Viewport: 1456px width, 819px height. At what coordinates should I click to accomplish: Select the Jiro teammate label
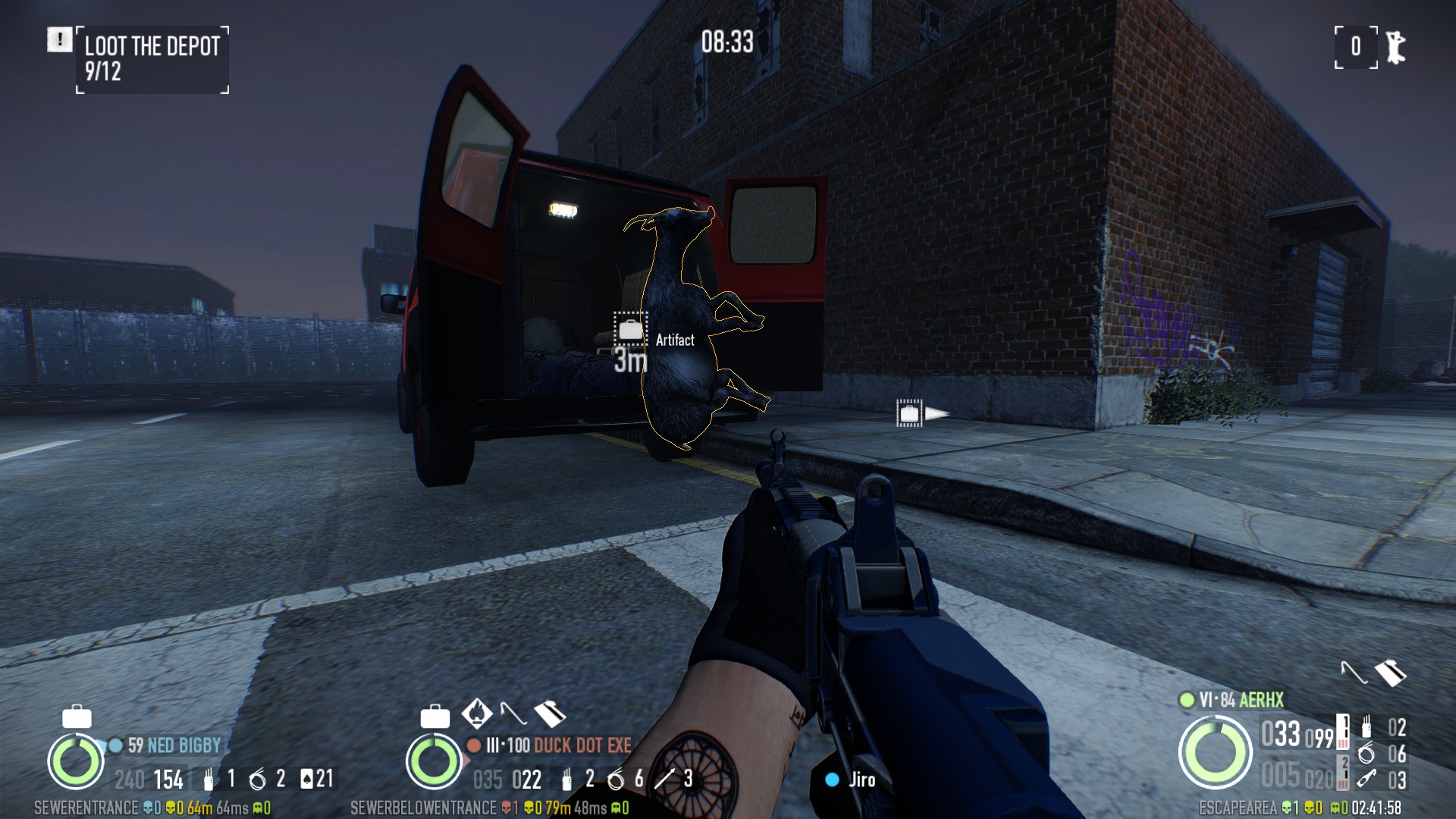[861, 780]
